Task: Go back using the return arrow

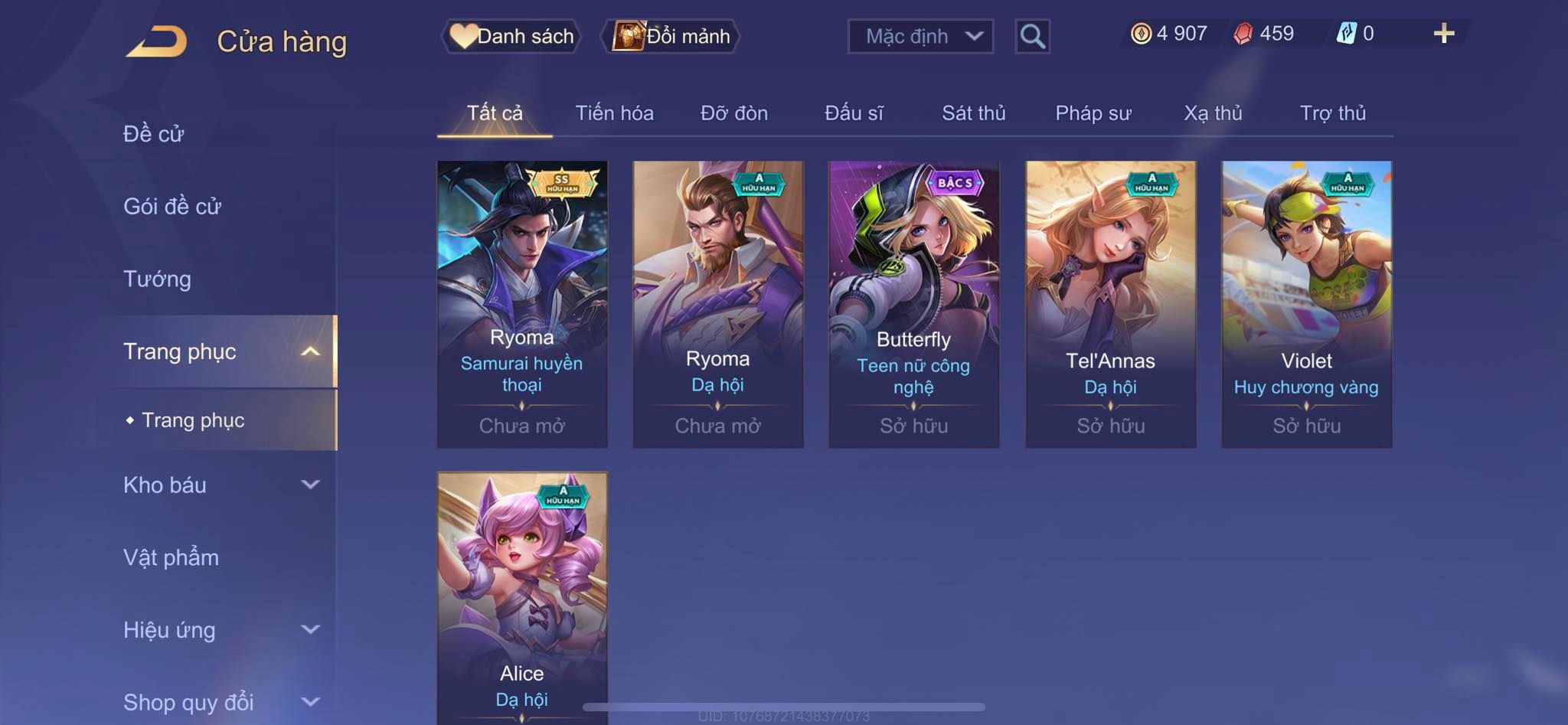Action: 157,41
